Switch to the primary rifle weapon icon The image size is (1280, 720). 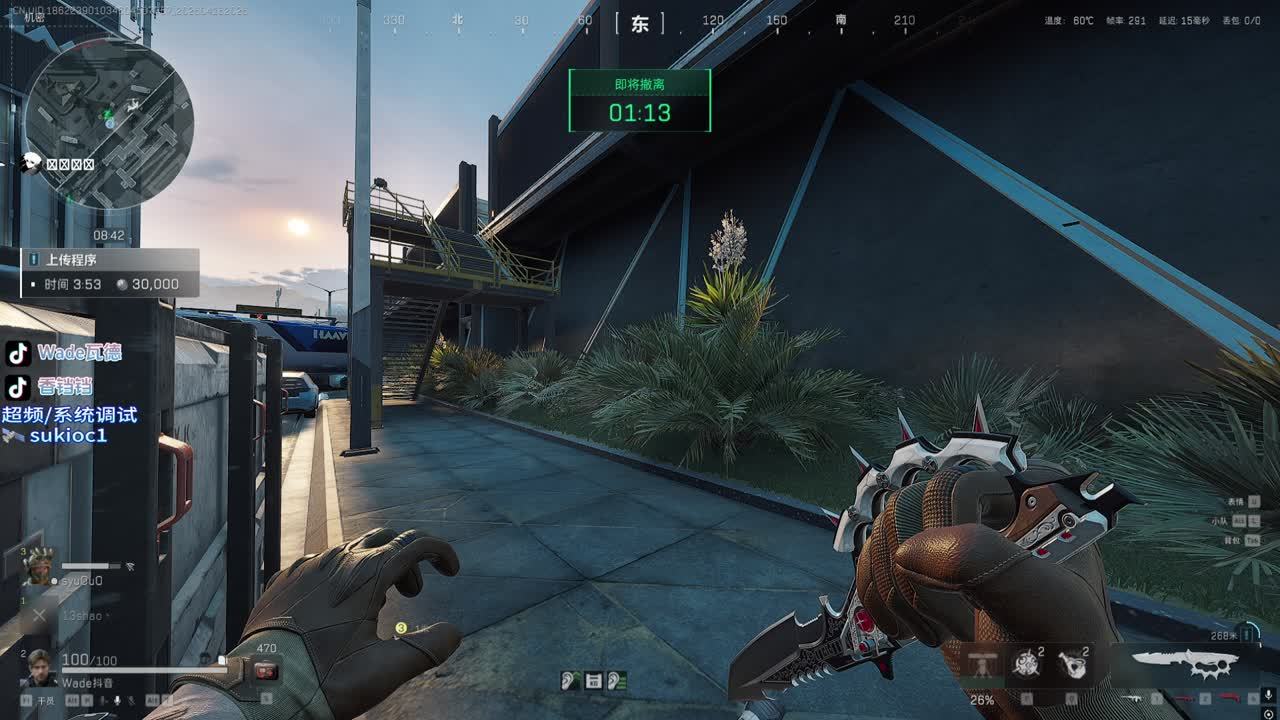point(1136,698)
